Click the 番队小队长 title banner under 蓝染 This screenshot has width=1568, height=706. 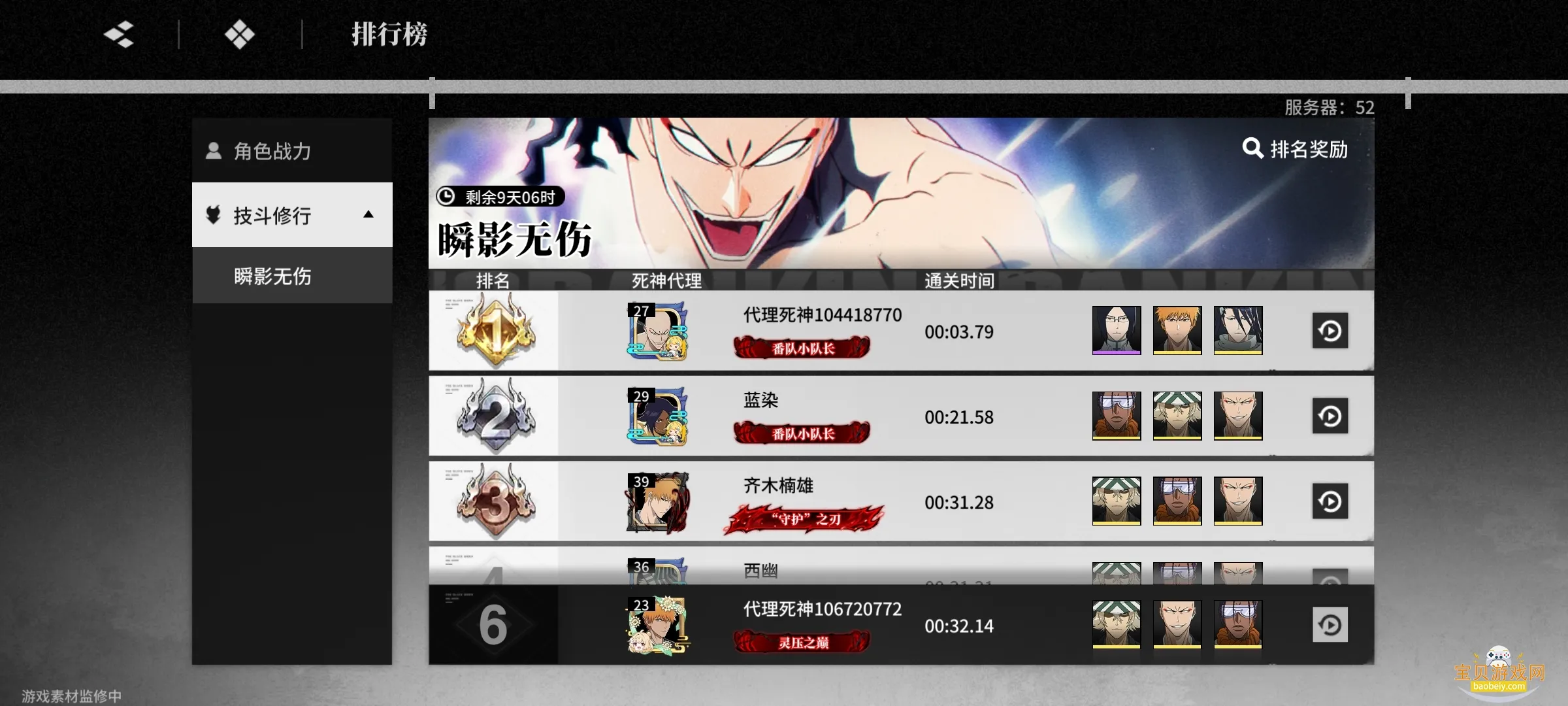coord(802,433)
